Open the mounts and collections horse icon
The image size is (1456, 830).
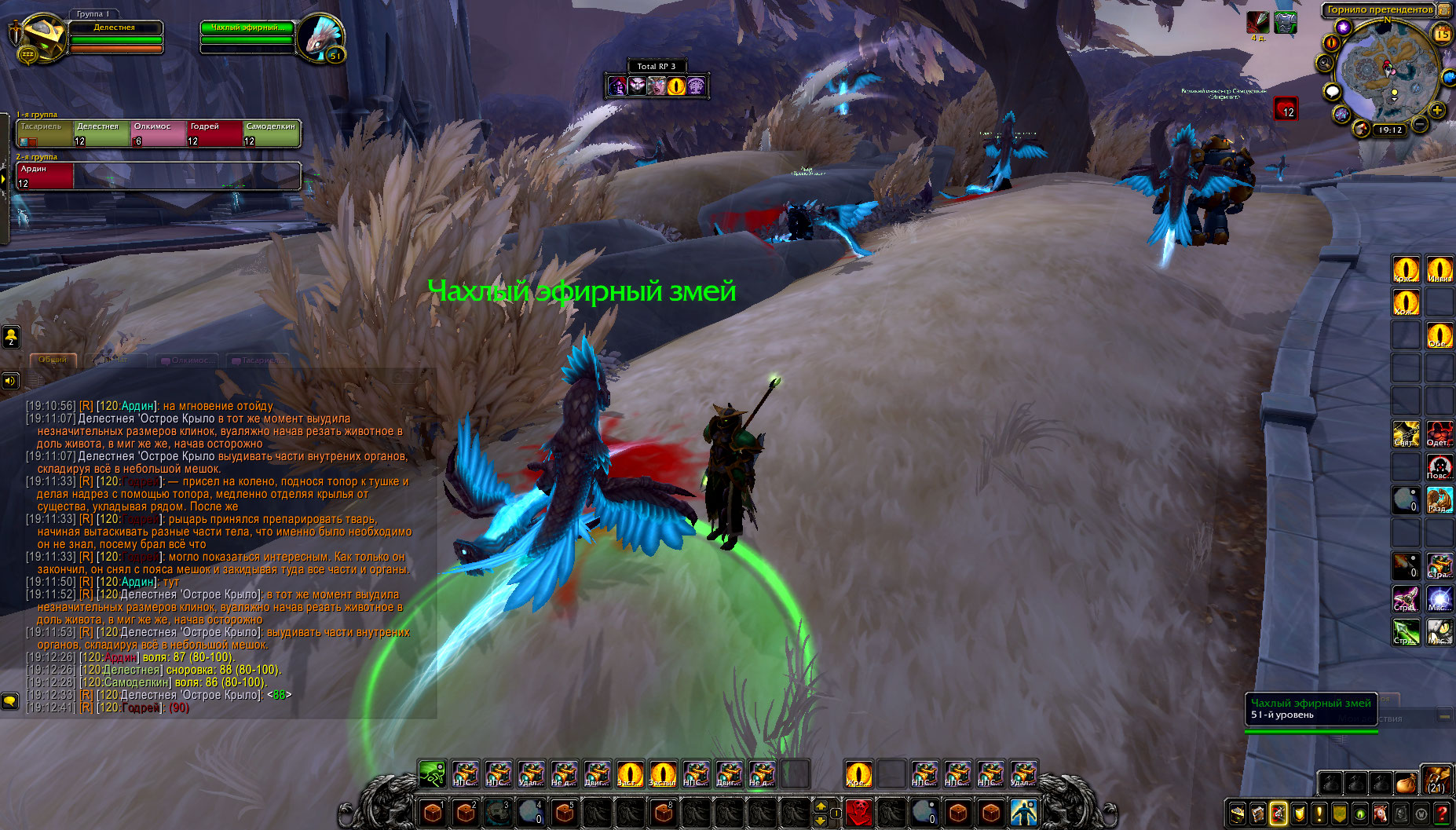(1381, 814)
